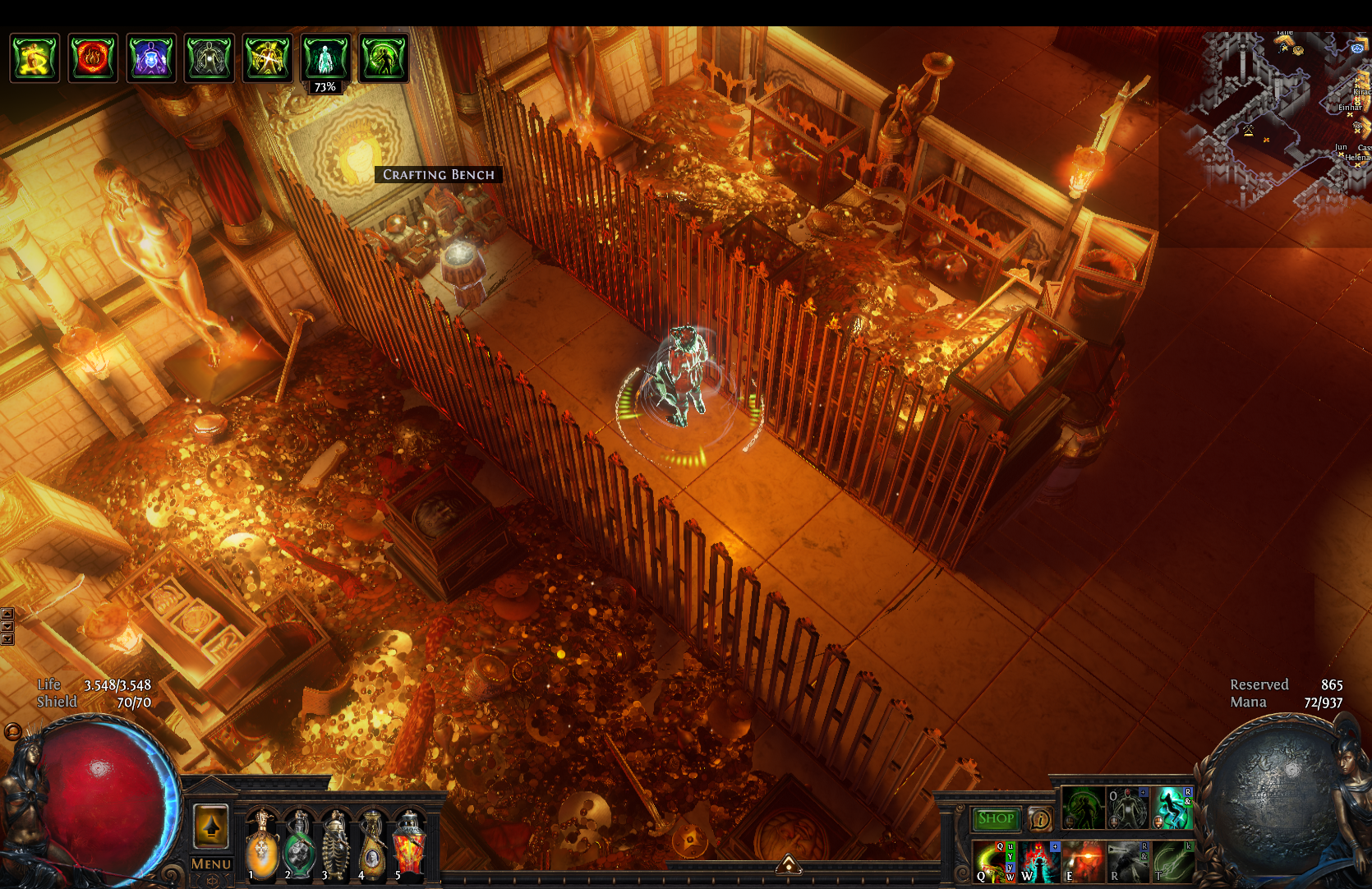The image size is (1372, 889).
Task: Select the E skill with orange flare
Action: (1083, 862)
